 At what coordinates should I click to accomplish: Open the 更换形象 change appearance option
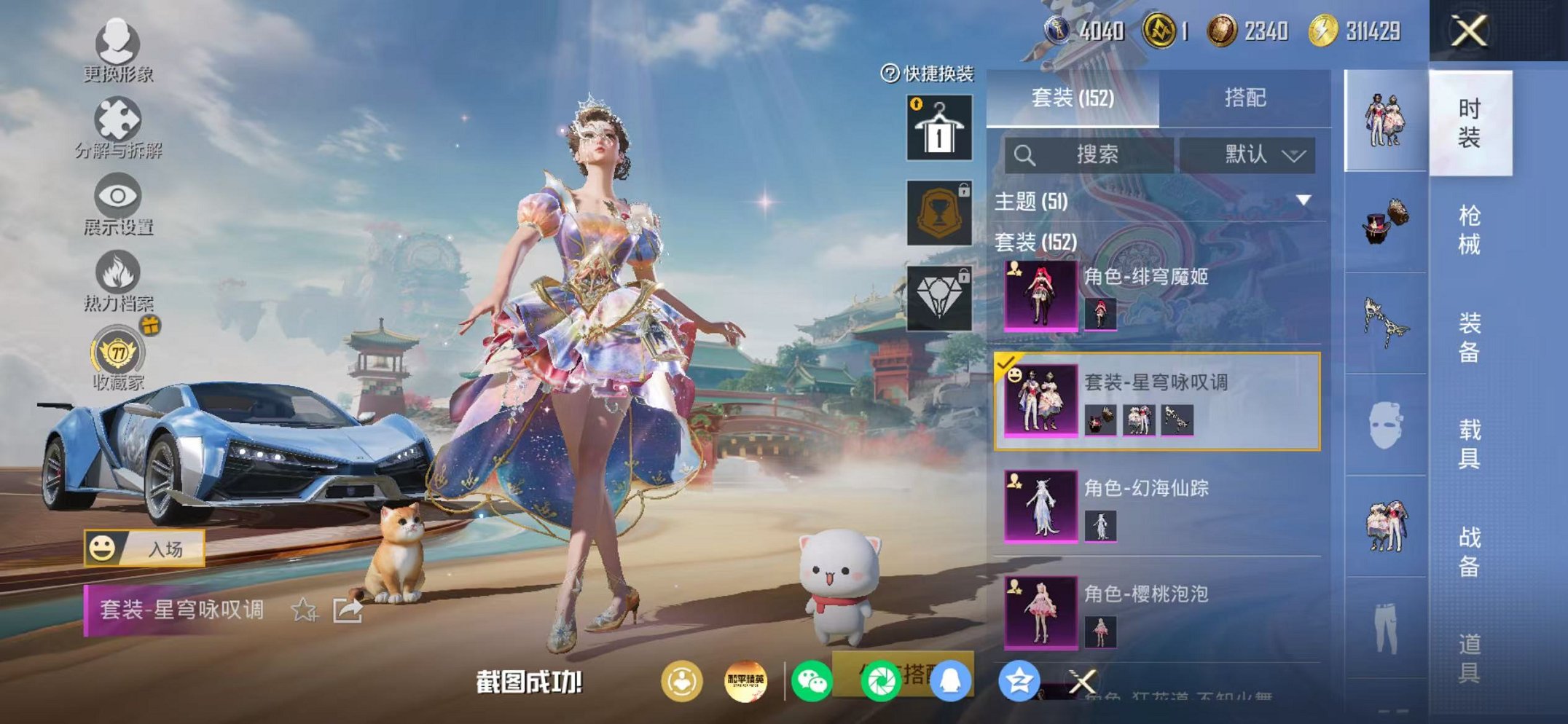click(117, 51)
